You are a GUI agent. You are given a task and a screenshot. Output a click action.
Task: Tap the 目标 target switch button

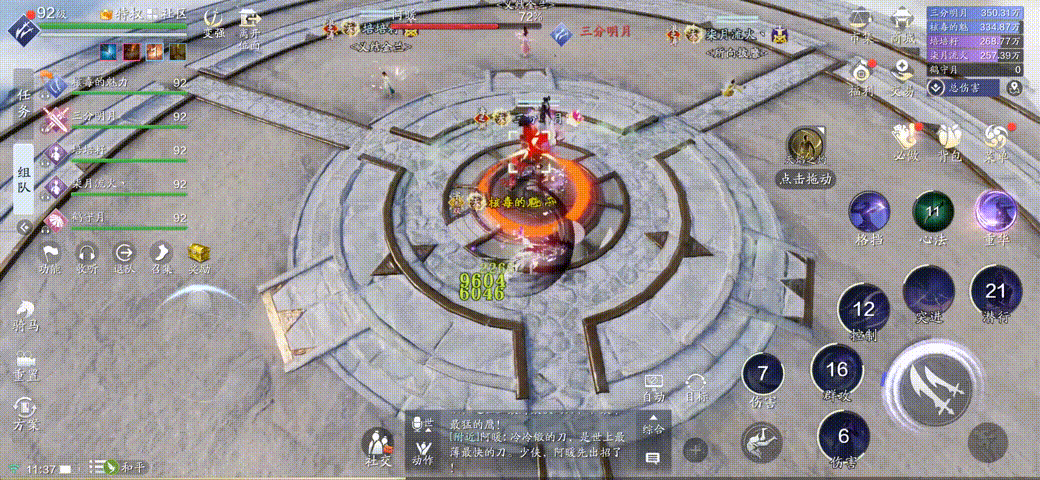(696, 388)
